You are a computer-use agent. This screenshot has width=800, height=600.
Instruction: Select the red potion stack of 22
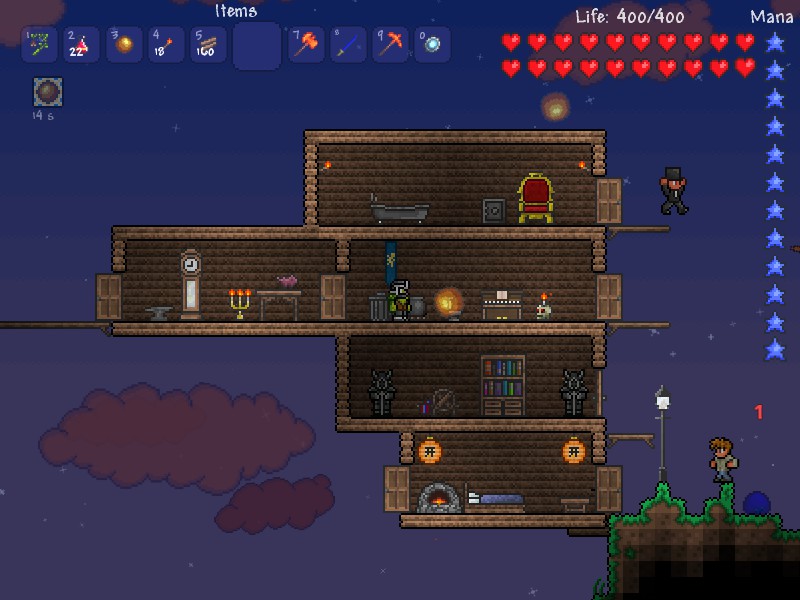point(82,45)
